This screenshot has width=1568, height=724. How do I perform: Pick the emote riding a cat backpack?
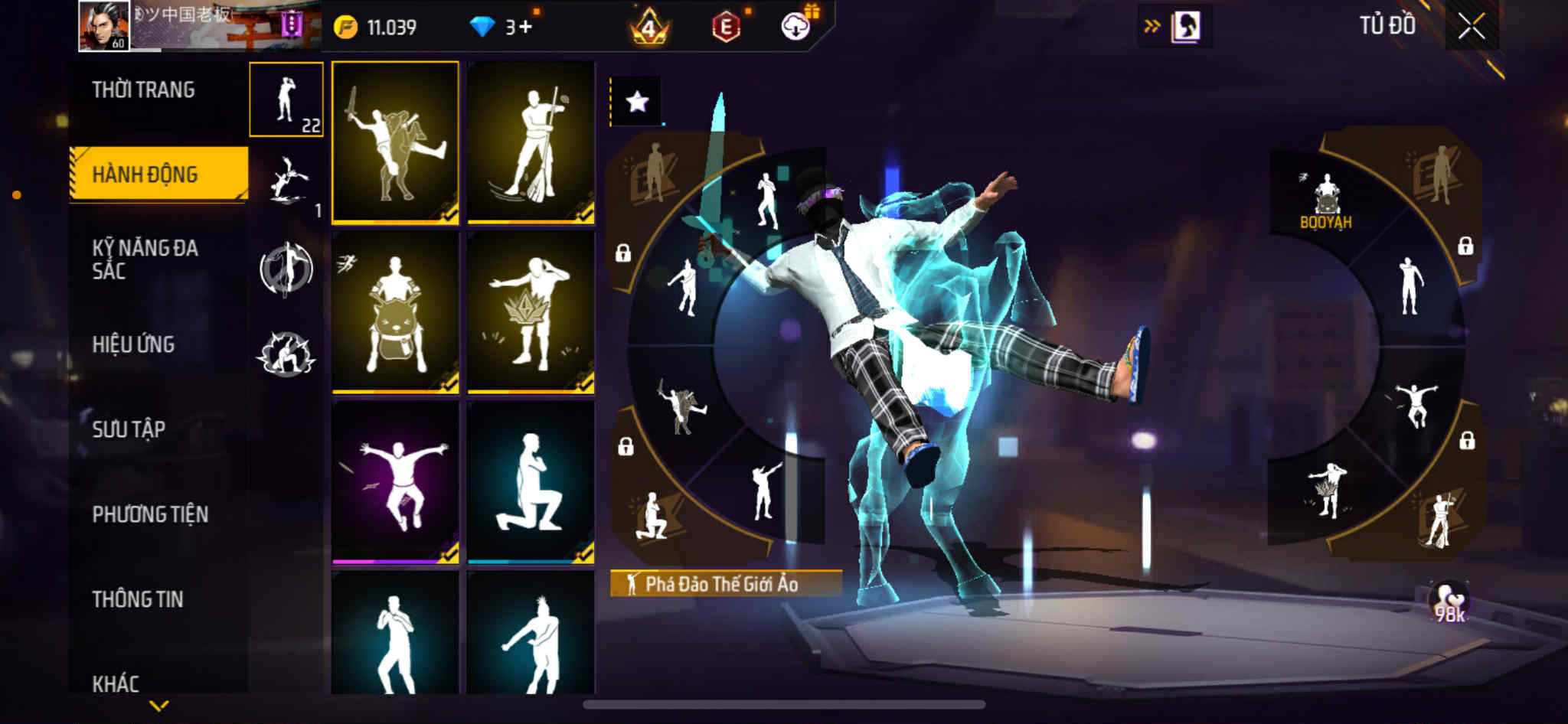(x=395, y=312)
